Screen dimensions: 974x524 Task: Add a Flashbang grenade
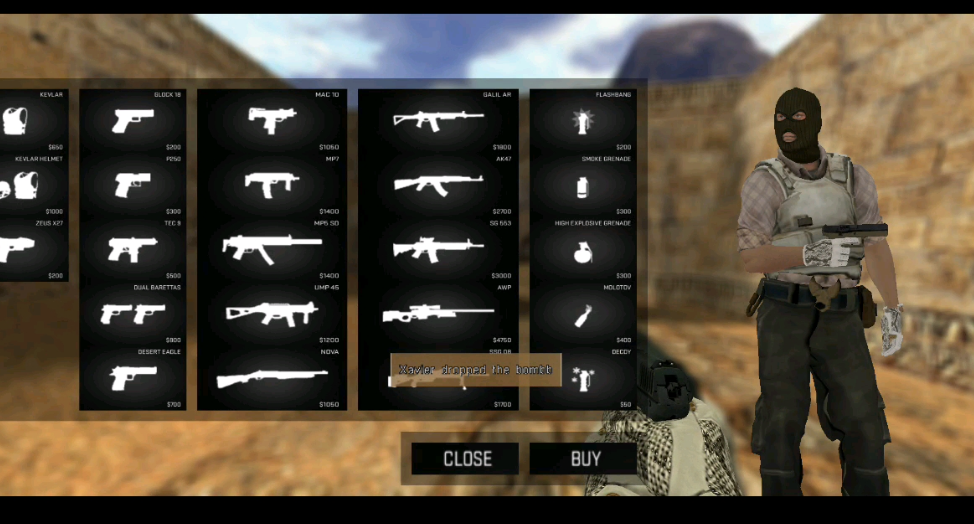pos(581,121)
